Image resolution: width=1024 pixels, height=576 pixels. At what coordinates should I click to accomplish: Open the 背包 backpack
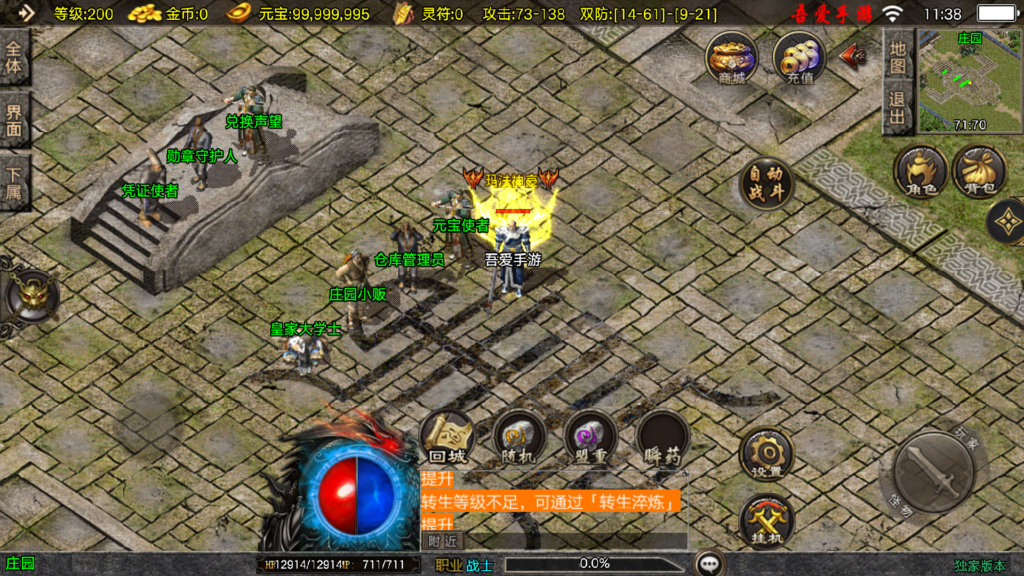click(979, 171)
